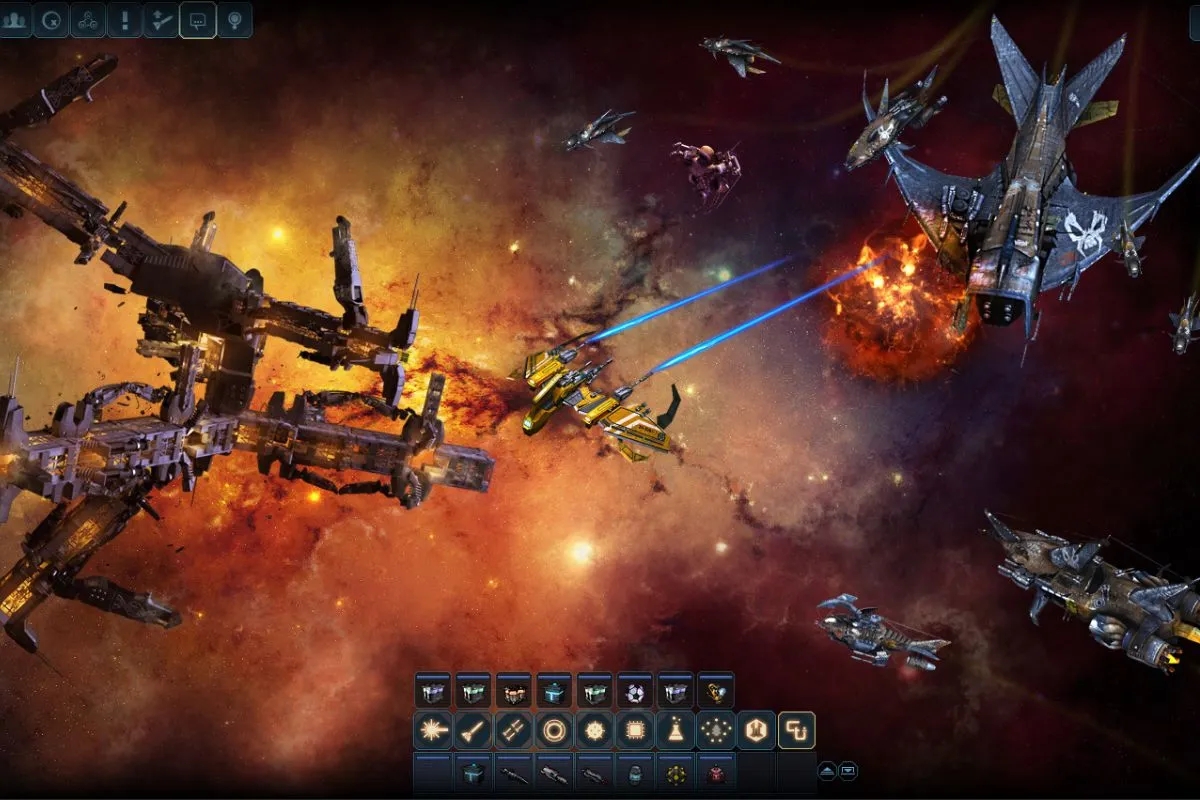Viewport: 1200px width, 800px height.
Task: Select the drone formation category
Action: (x=716, y=730)
